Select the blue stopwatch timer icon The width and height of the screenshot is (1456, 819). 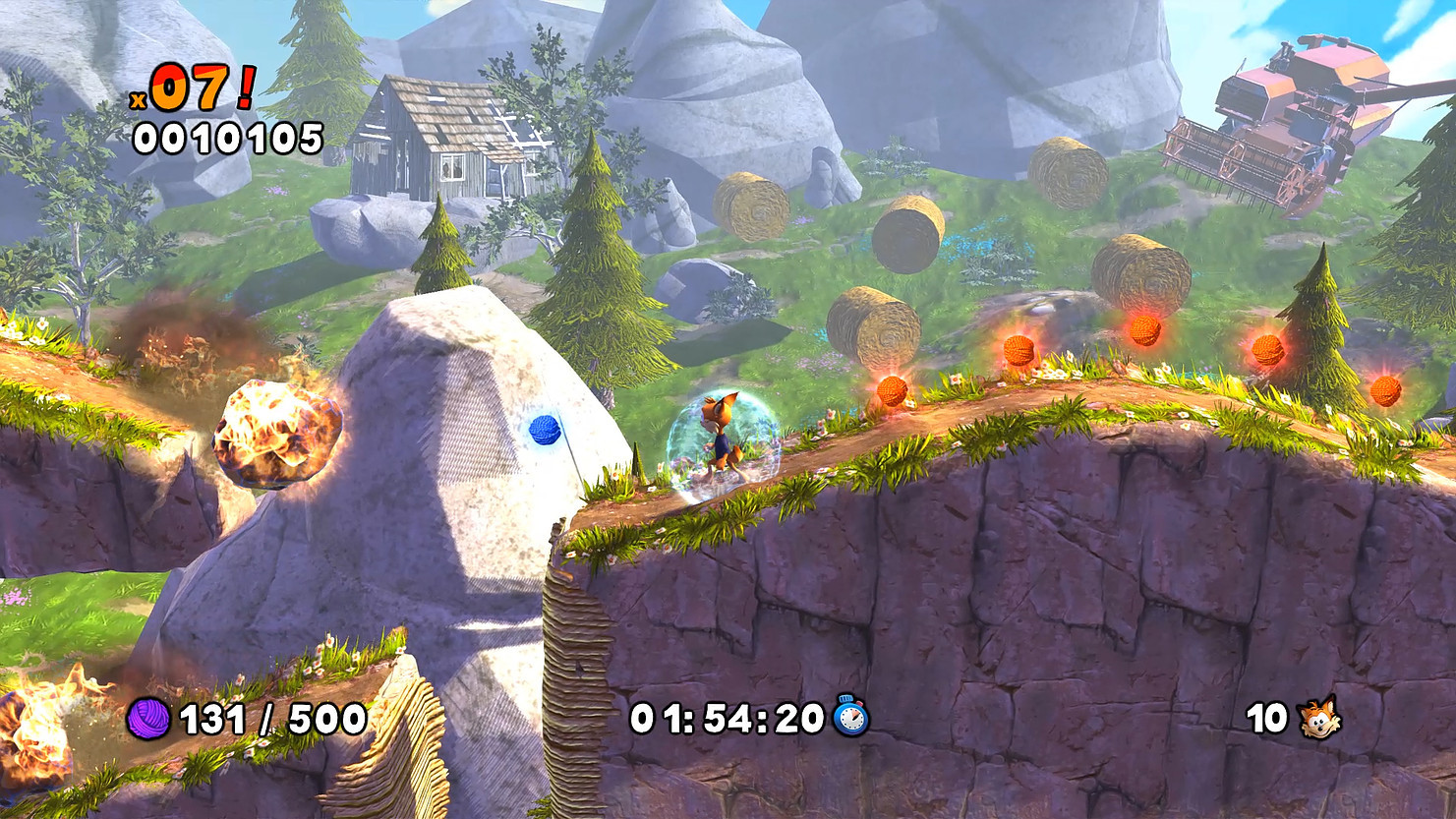pos(850,716)
